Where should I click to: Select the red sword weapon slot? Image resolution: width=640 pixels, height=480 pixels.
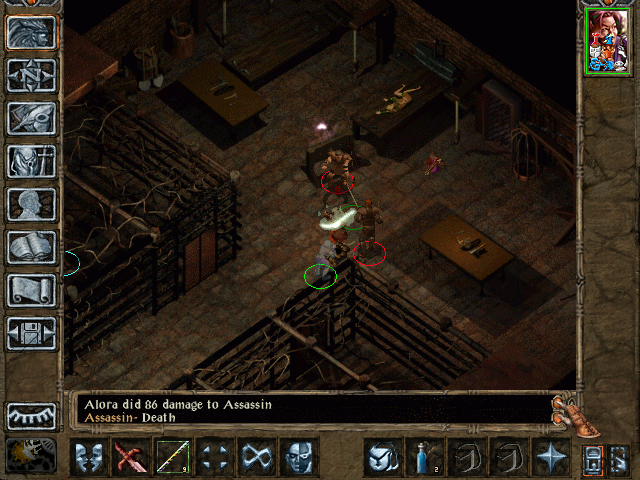pyautogui.click(x=130, y=458)
